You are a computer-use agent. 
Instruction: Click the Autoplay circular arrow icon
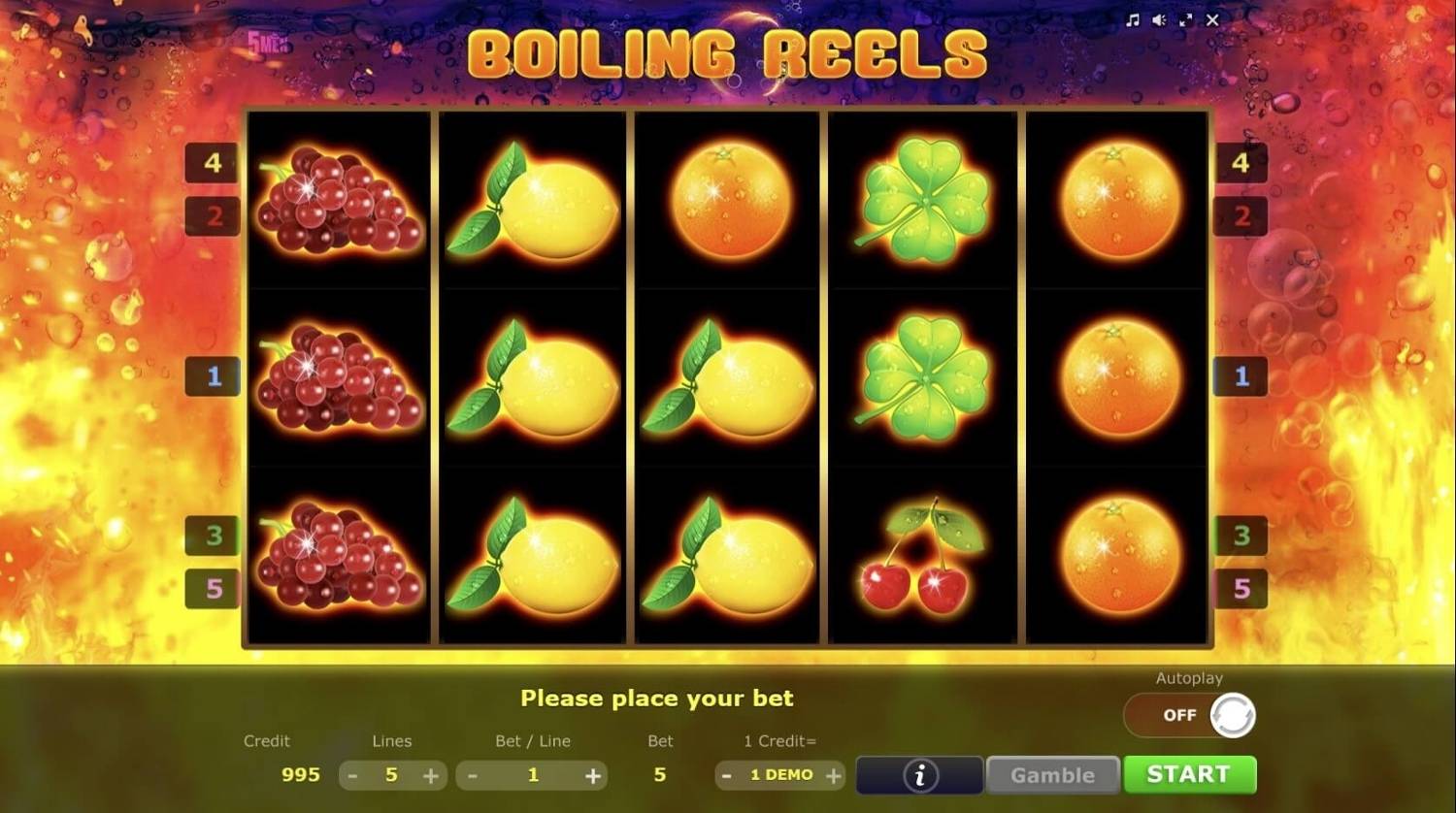1234,715
